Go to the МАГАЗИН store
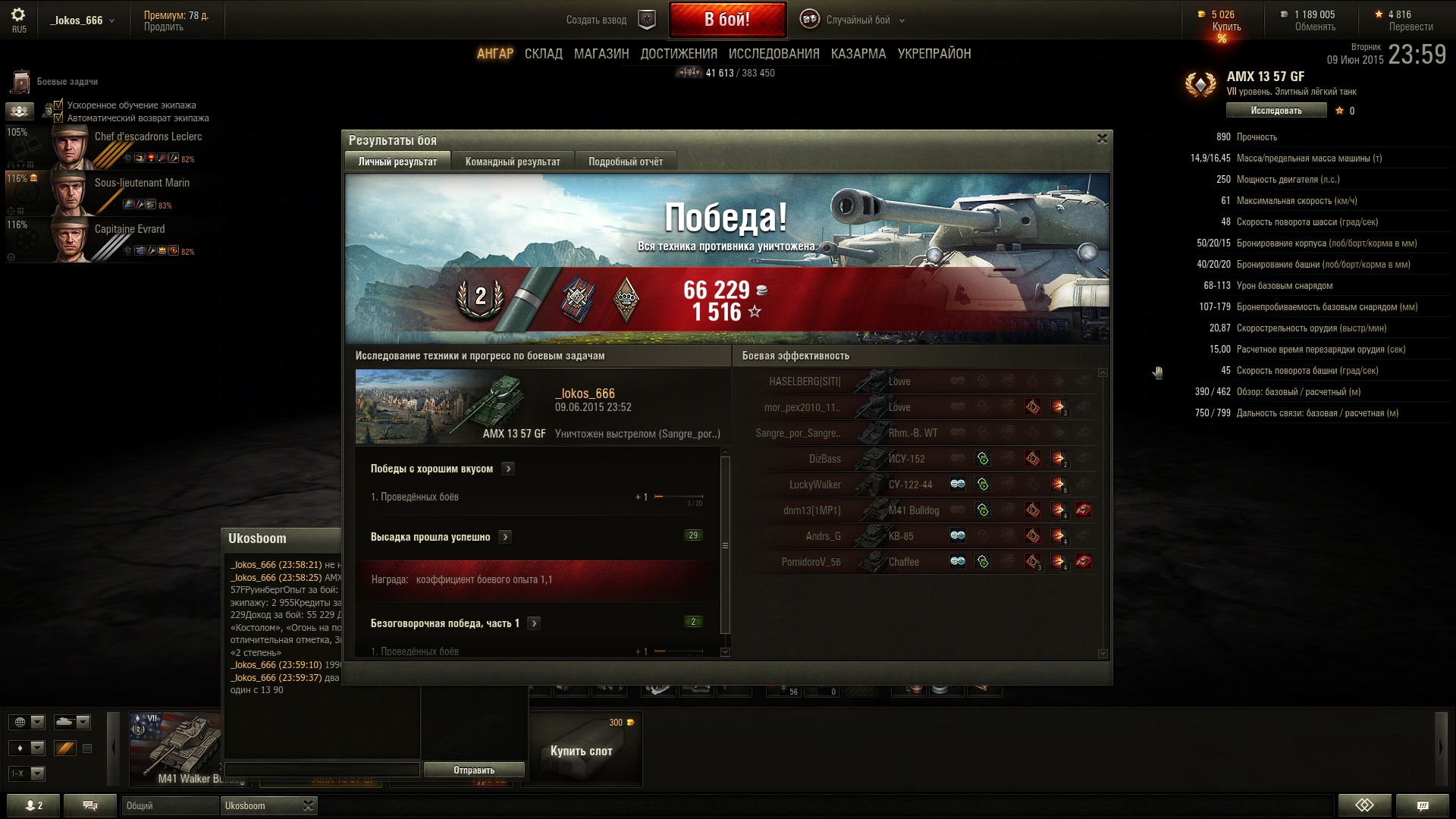The height and width of the screenshot is (819, 1456). [601, 54]
